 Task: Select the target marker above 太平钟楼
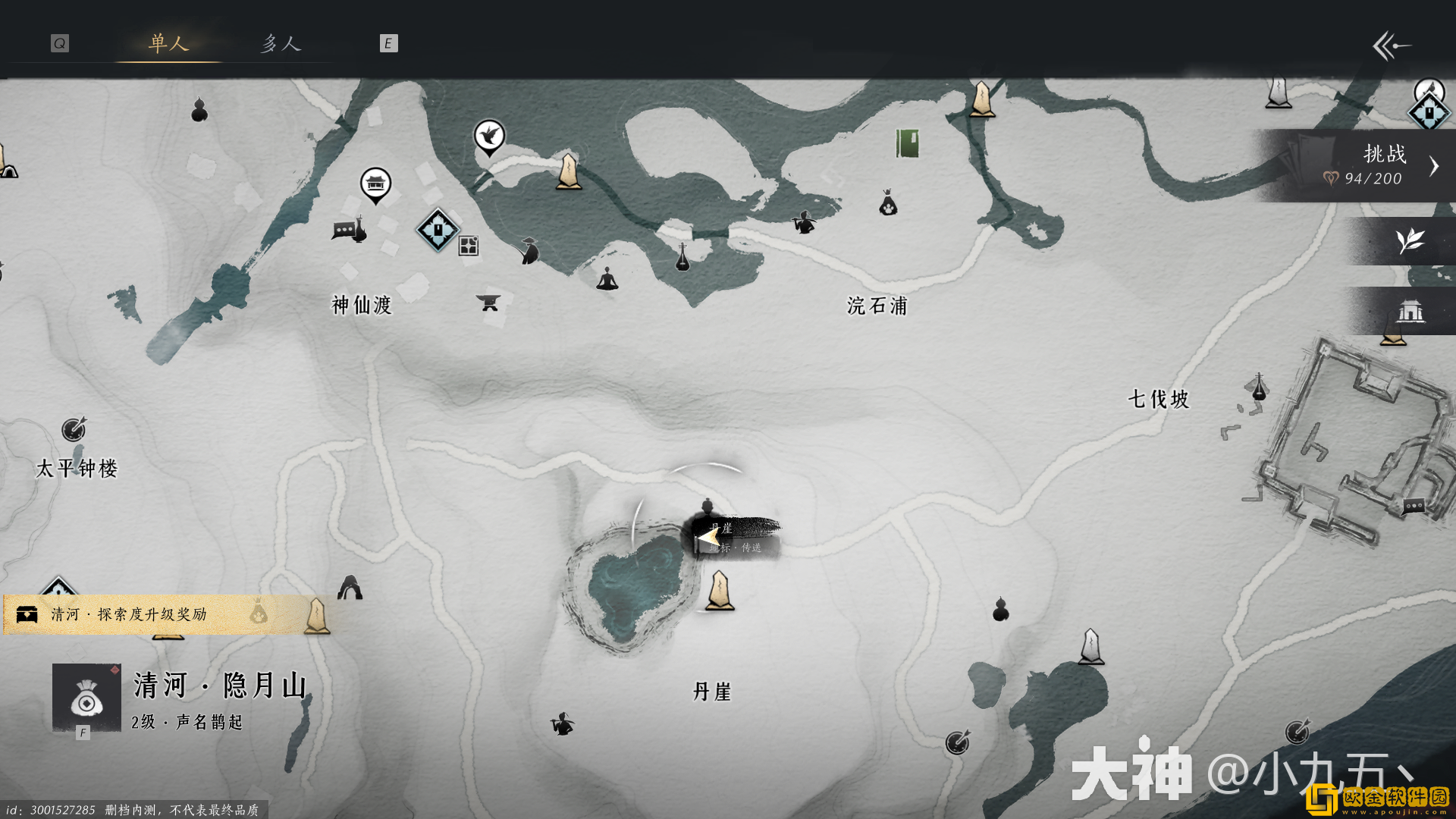pos(74,430)
